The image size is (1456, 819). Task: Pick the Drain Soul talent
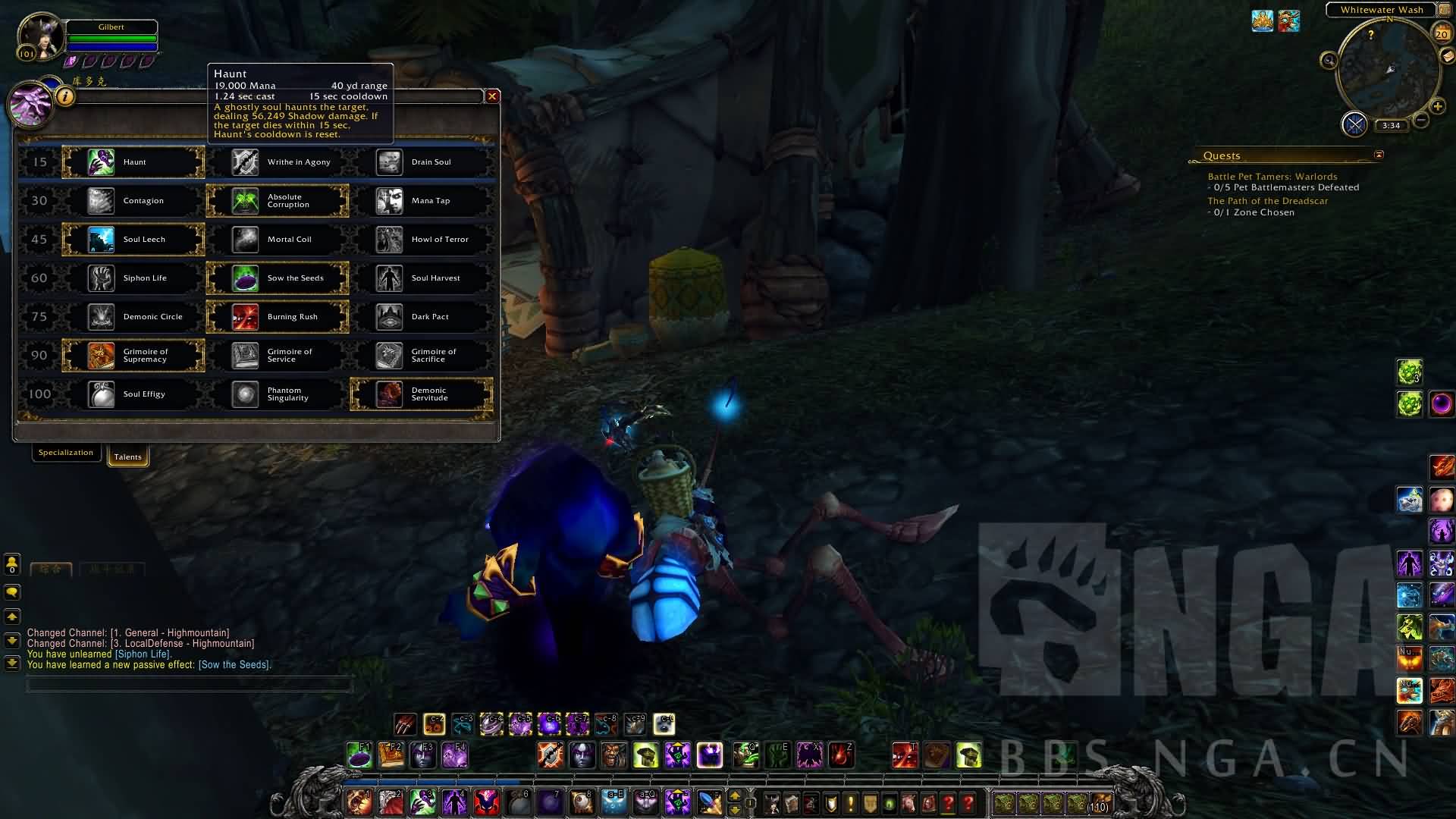click(422, 162)
